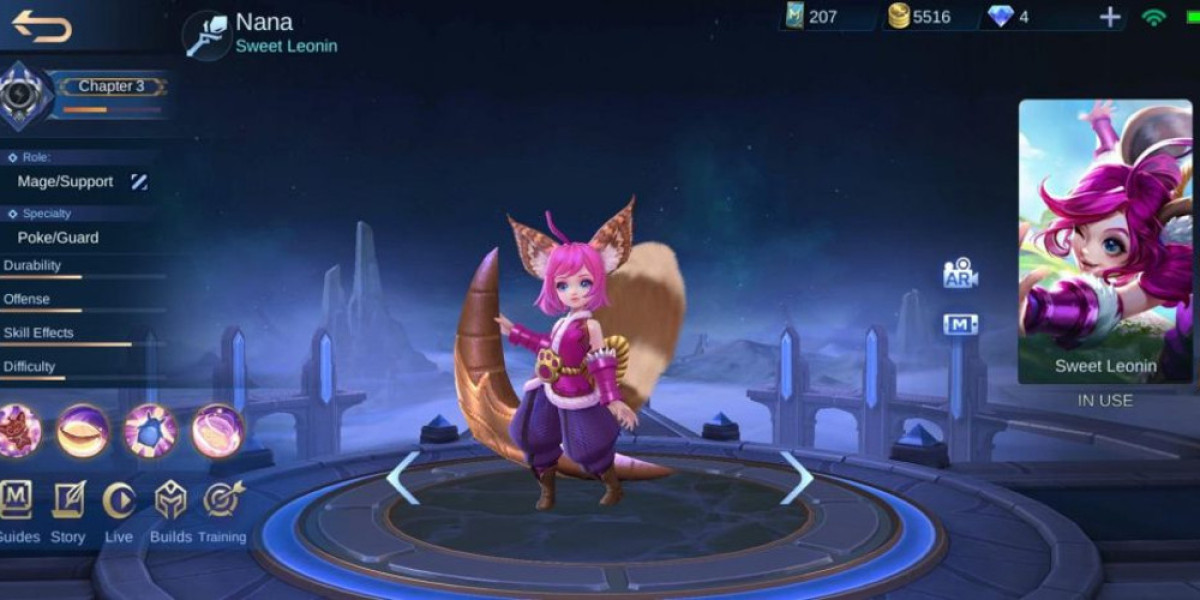
Task: Select the blue creature burst skill icon
Action: (150, 431)
